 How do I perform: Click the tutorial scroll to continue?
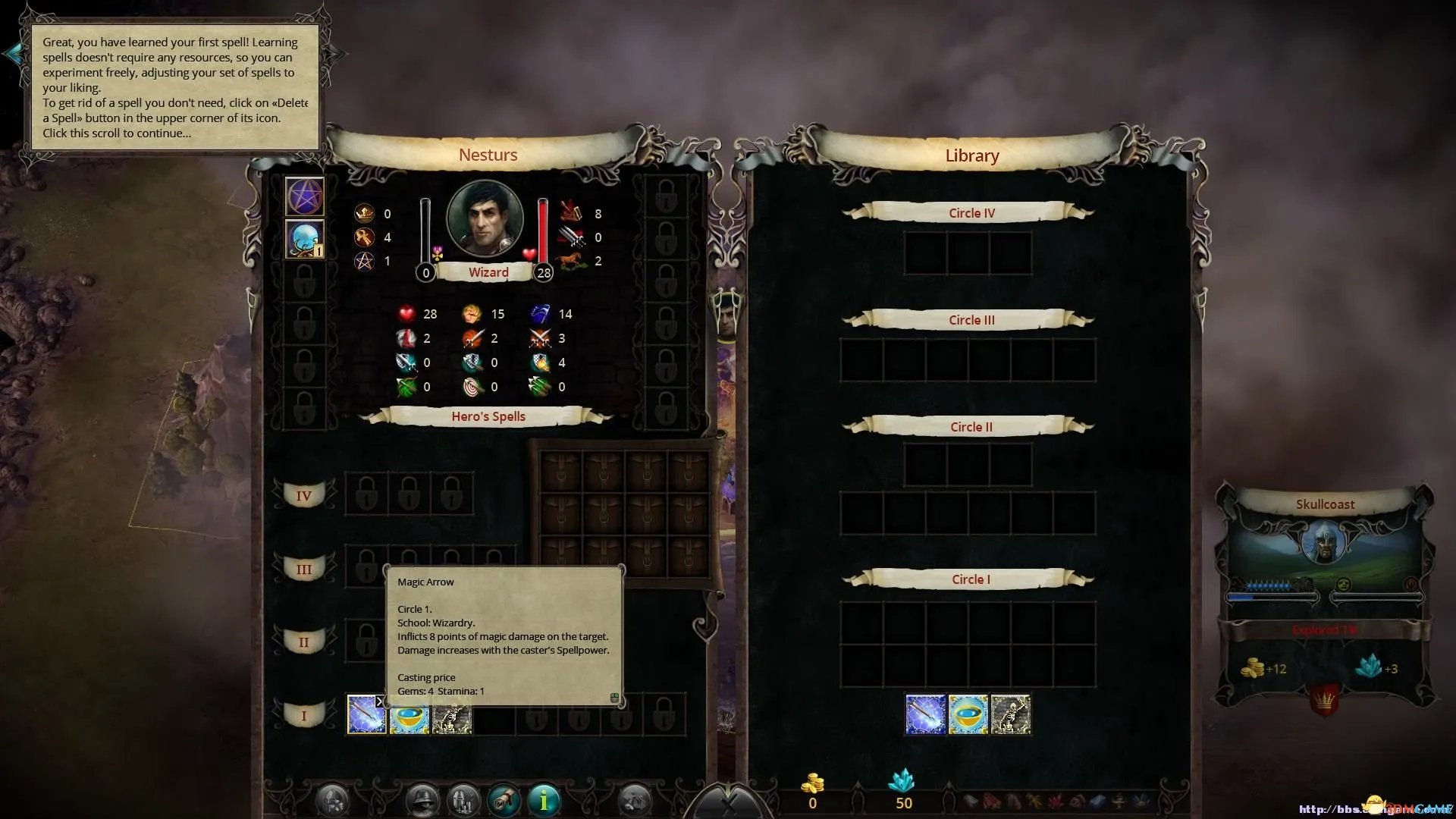click(x=174, y=86)
